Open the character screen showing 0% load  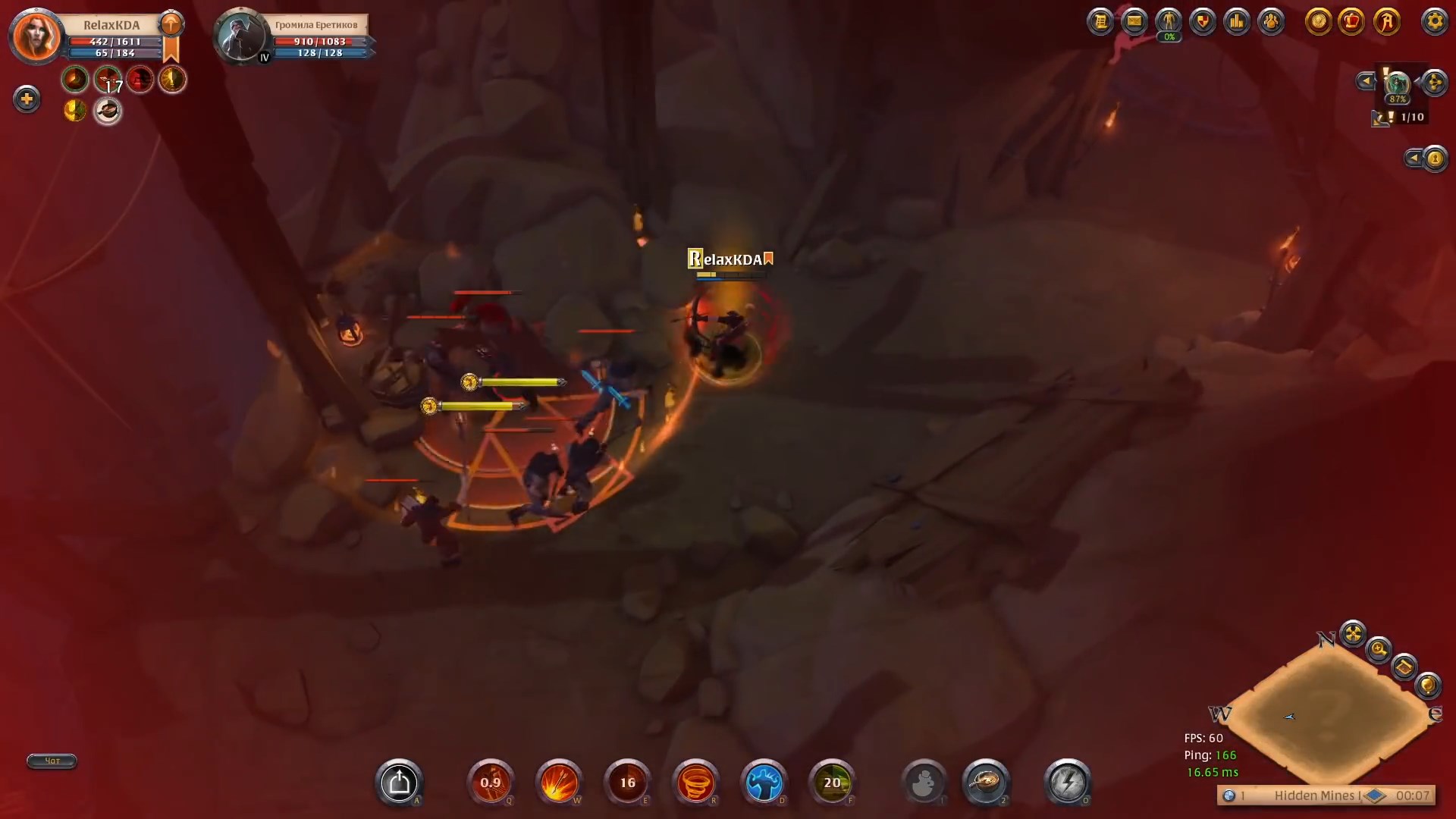tap(1169, 21)
